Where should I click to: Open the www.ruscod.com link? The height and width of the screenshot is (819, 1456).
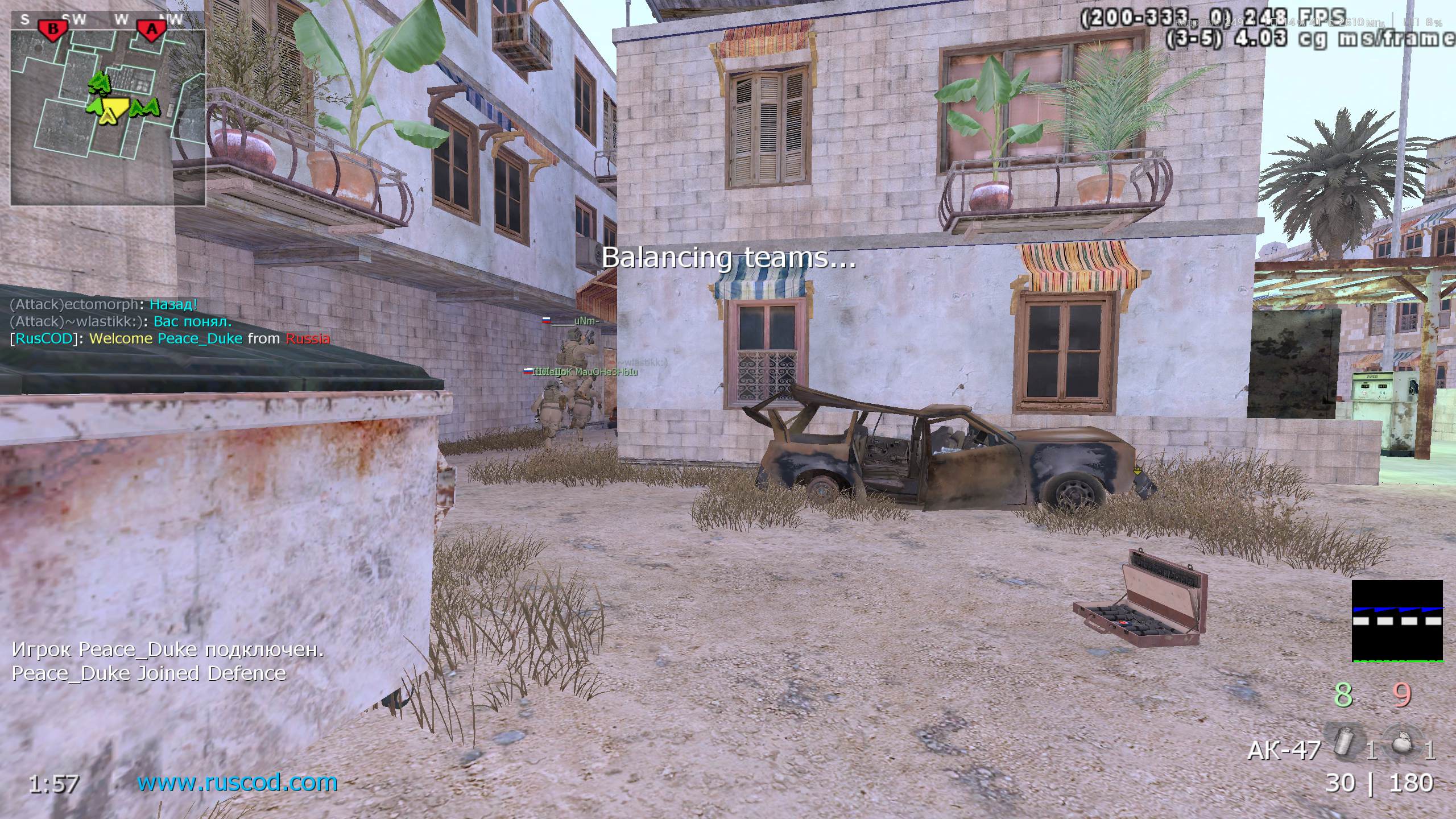(237, 783)
